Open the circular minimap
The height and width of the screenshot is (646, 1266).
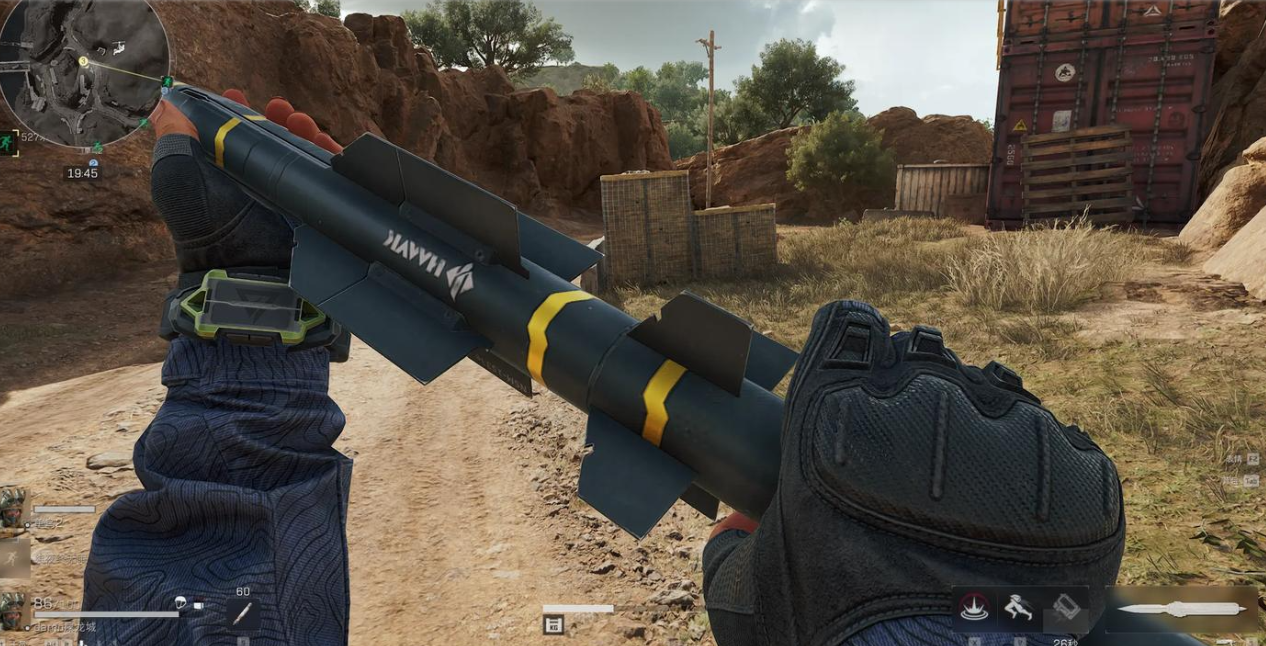tap(84, 70)
